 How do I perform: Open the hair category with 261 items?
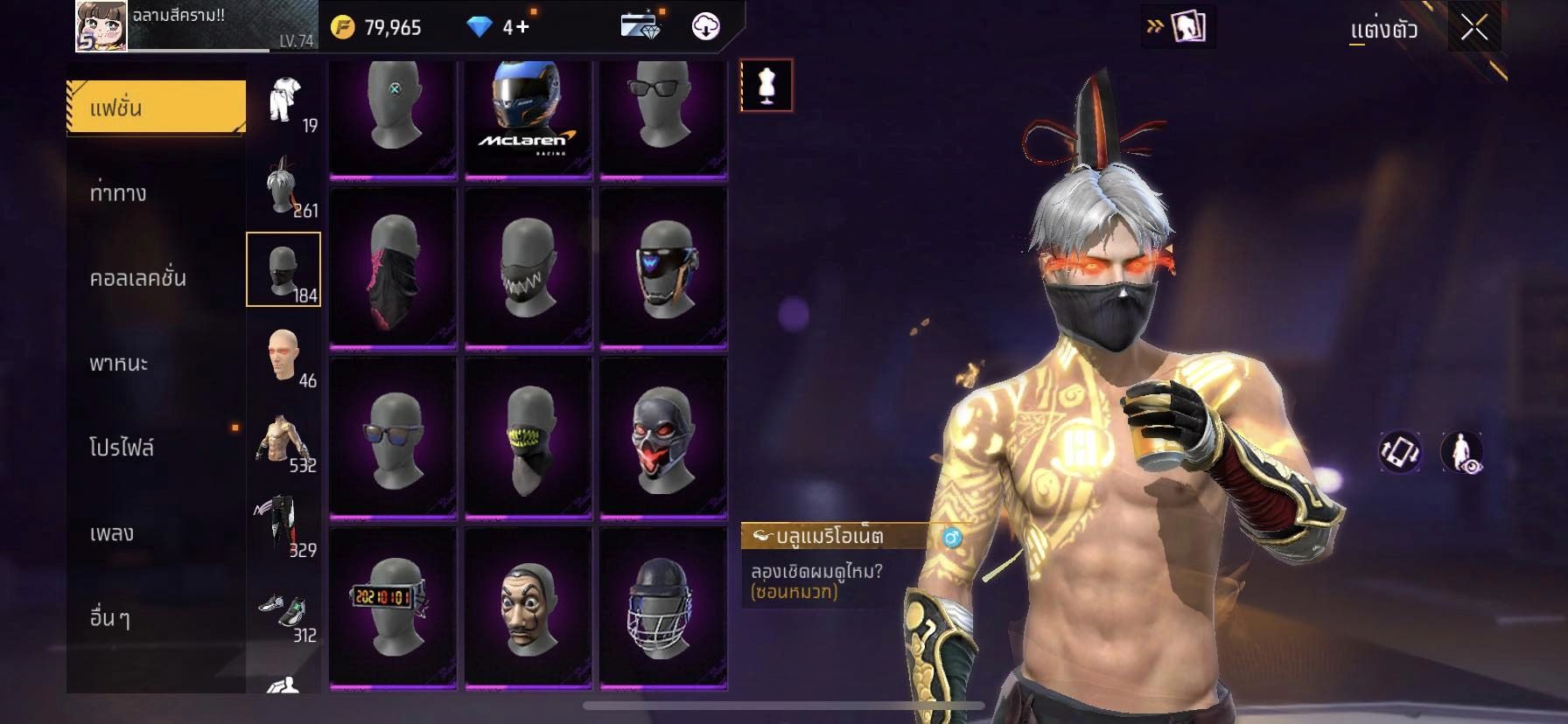coord(283,186)
